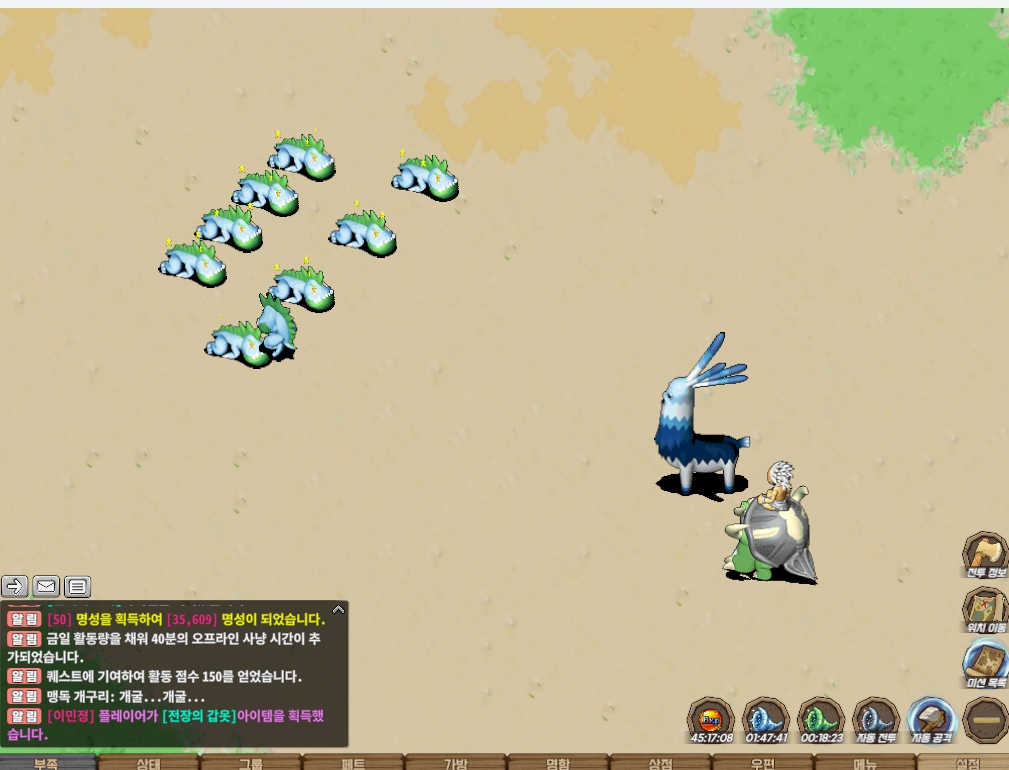This screenshot has height=770, width=1009.
Task: Click the arrow button above the chat
Action: coord(15,586)
